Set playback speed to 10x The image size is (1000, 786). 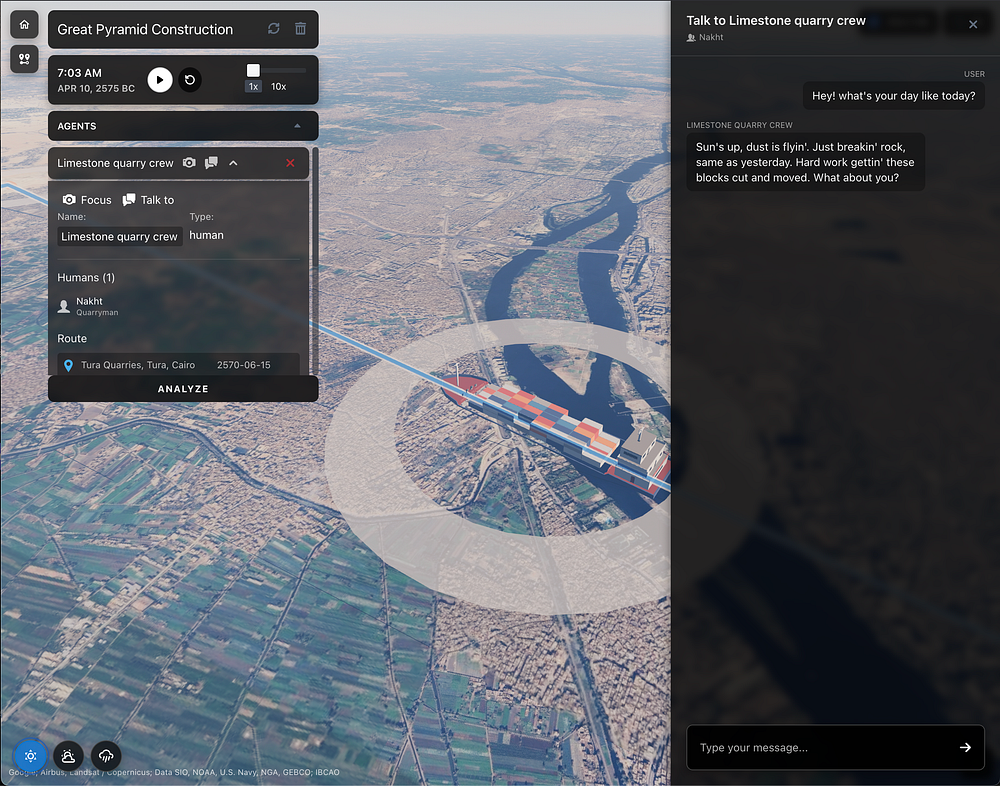click(x=279, y=87)
